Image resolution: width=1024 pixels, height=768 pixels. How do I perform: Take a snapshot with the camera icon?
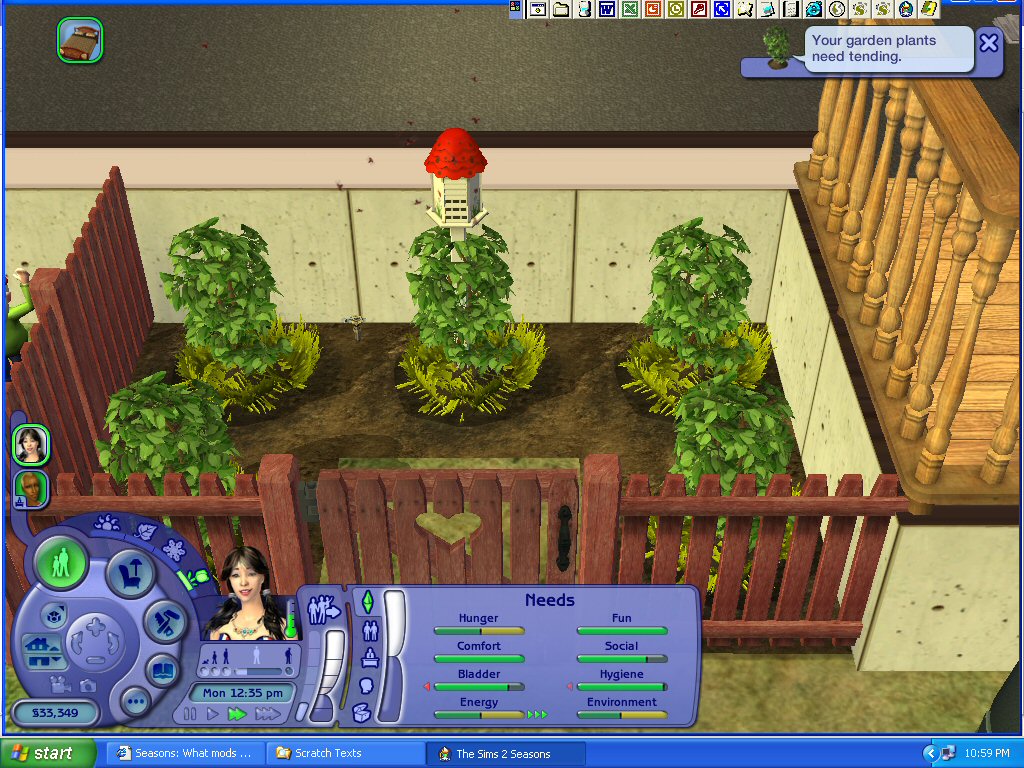88,686
